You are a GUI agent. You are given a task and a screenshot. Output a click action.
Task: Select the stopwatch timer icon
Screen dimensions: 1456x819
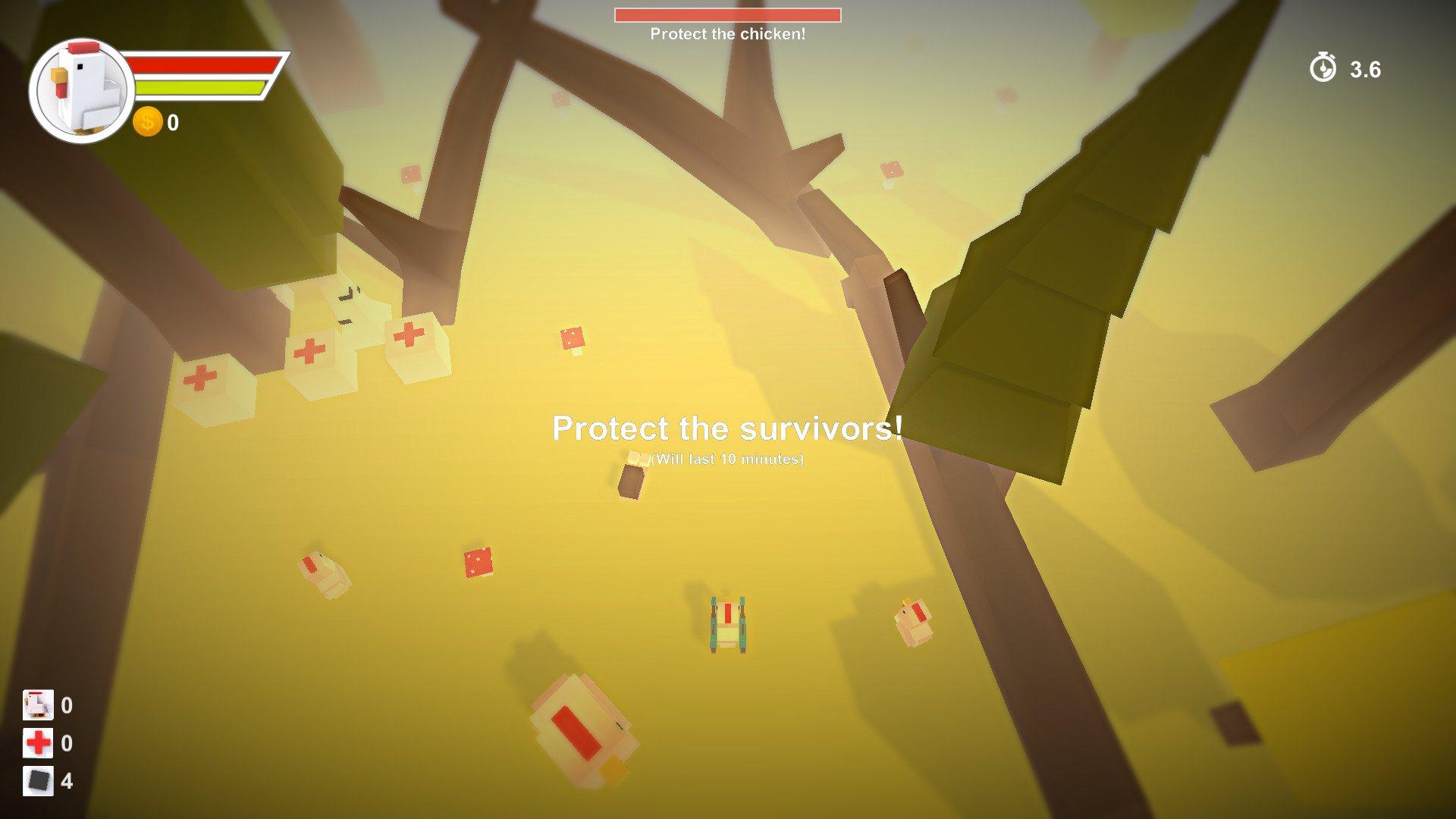tap(1323, 69)
